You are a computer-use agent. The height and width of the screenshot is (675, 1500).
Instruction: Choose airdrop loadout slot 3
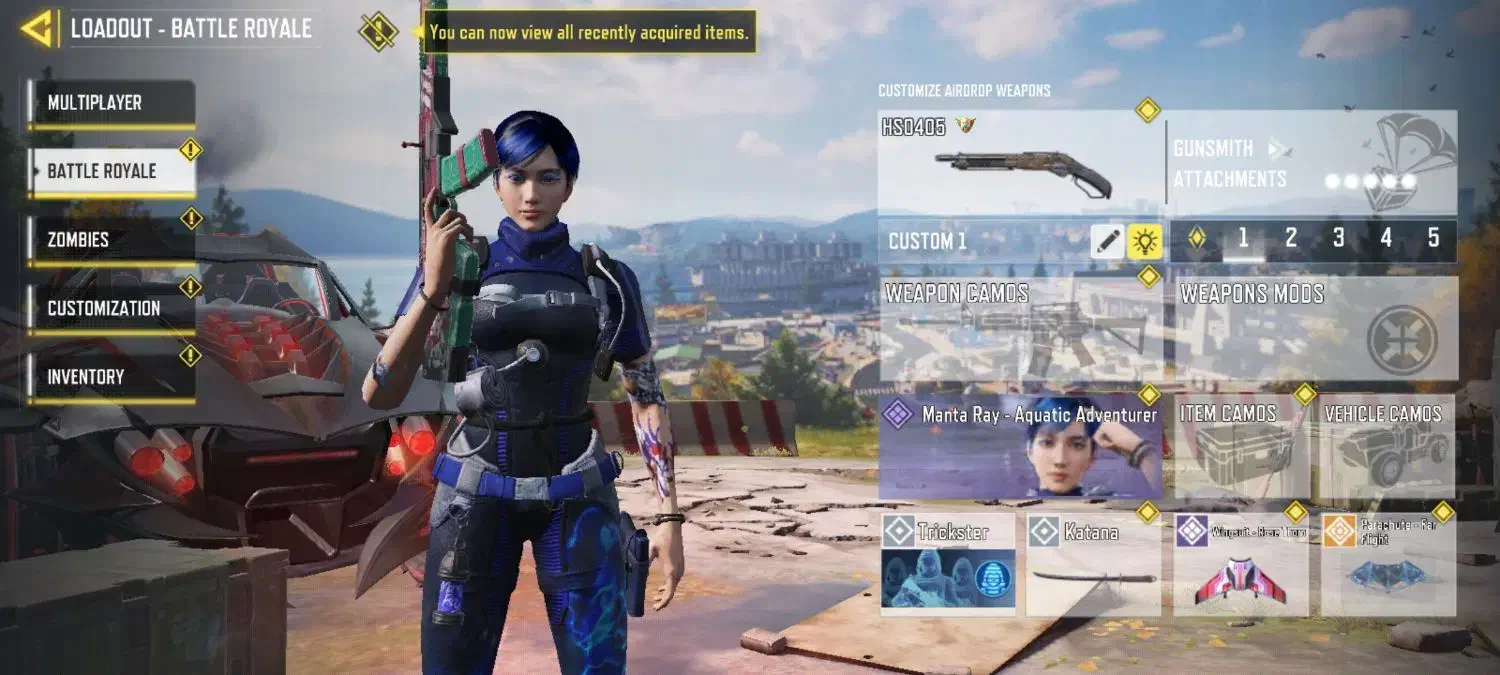click(1338, 239)
